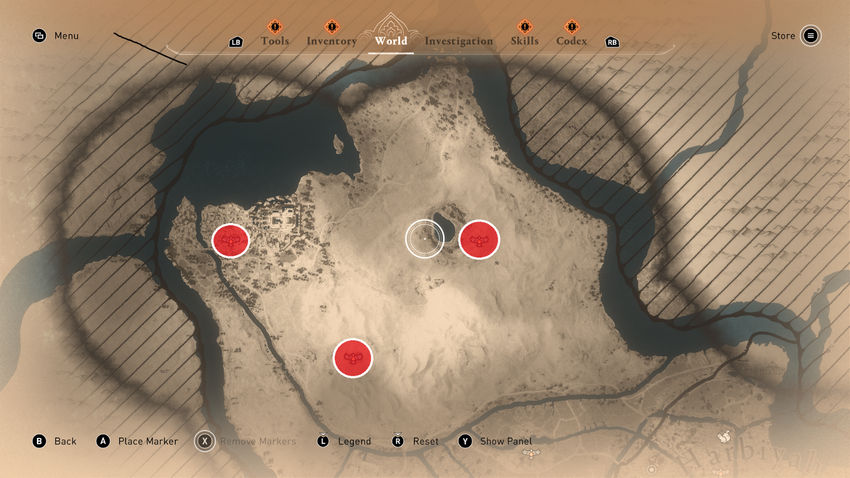This screenshot has height=478, width=850.
Task: Click the Remove Markers option
Action: (243, 441)
